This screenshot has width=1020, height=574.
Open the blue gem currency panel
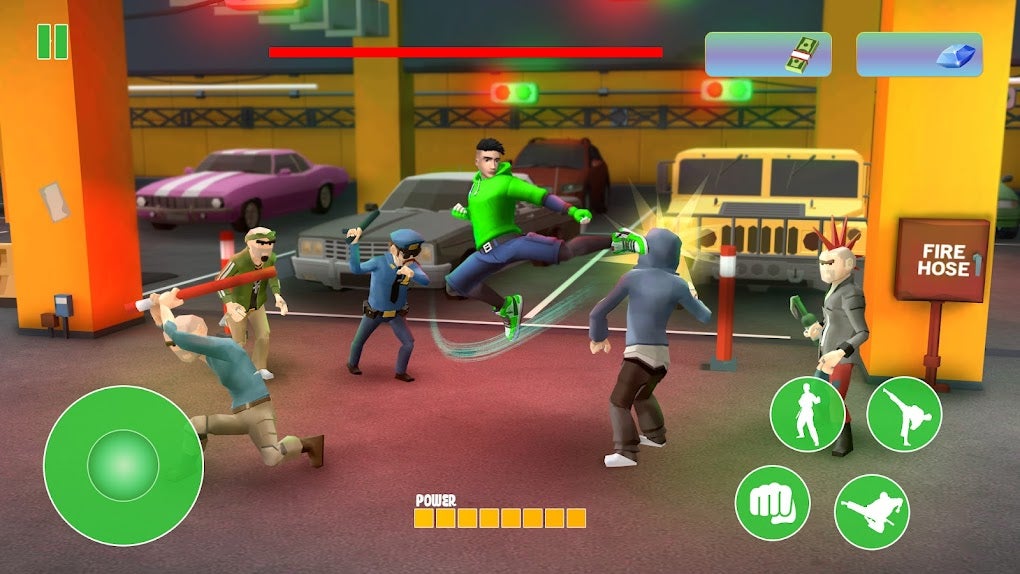pyautogui.click(x=919, y=54)
